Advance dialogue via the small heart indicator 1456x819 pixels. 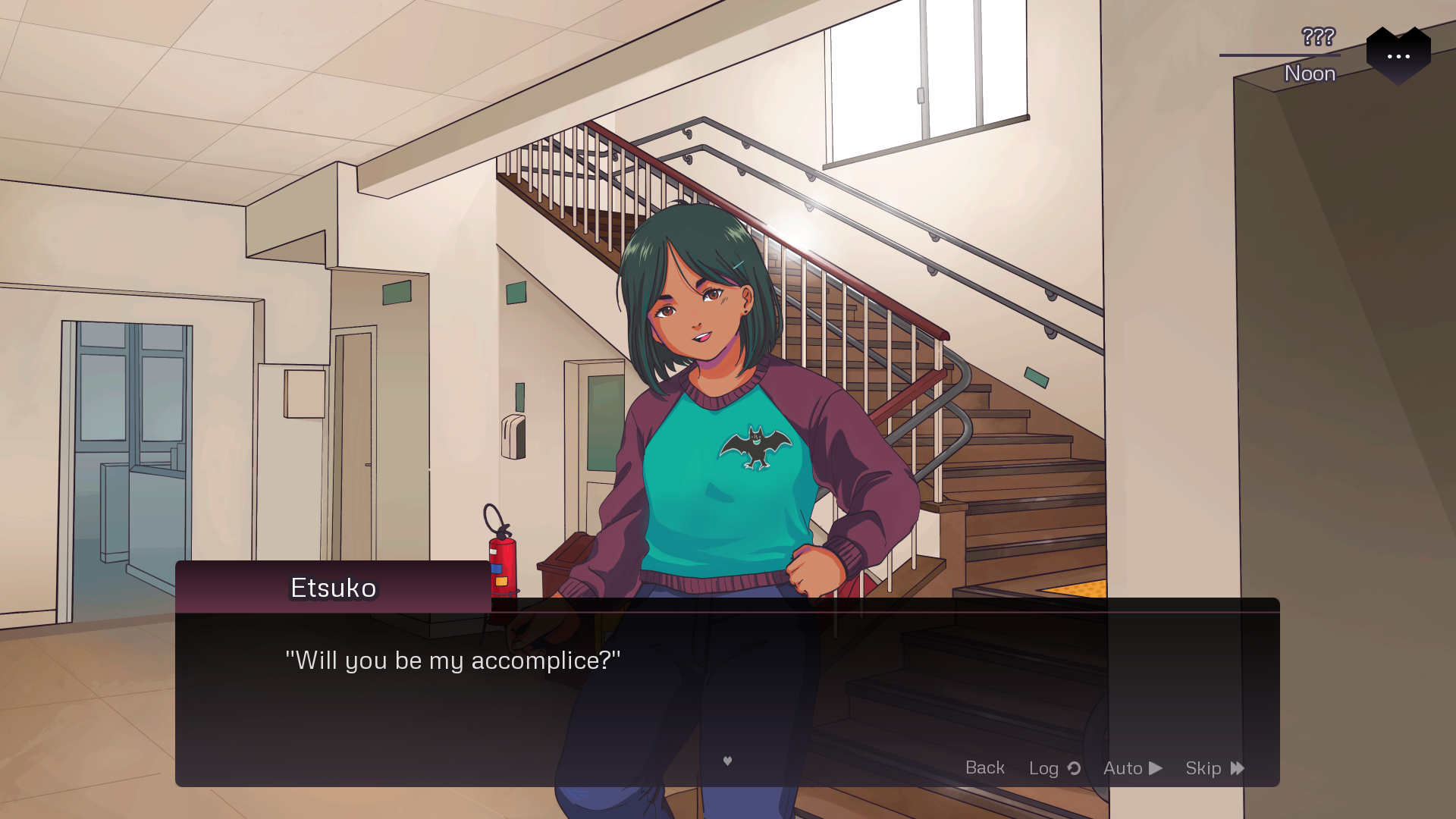[x=727, y=761]
